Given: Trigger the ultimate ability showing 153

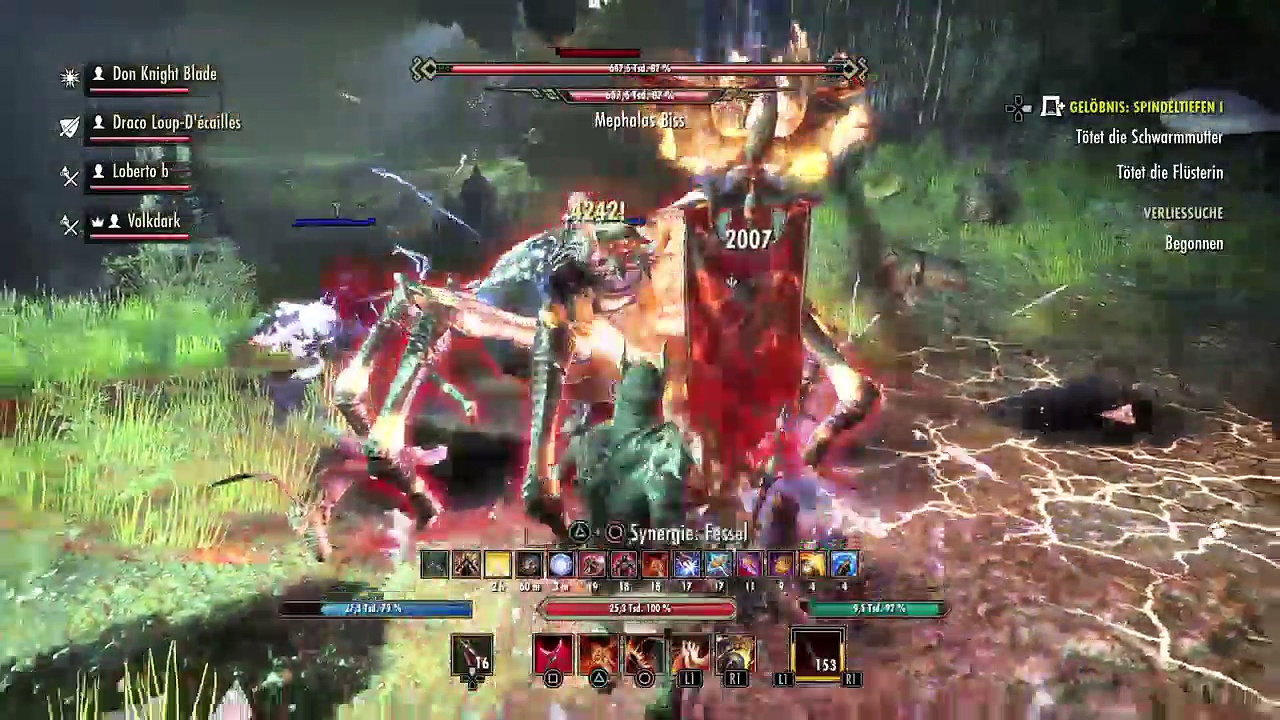Looking at the screenshot, I should 818,655.
